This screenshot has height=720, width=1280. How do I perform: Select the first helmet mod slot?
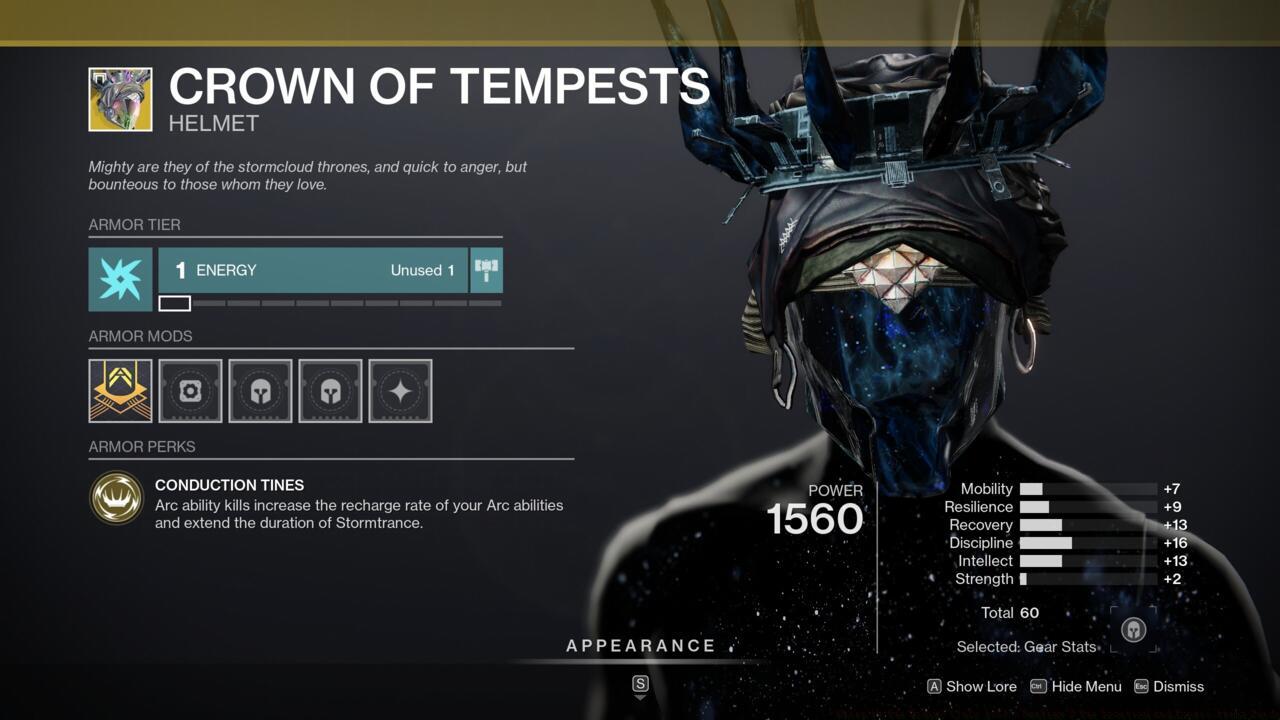coord(260,390)
